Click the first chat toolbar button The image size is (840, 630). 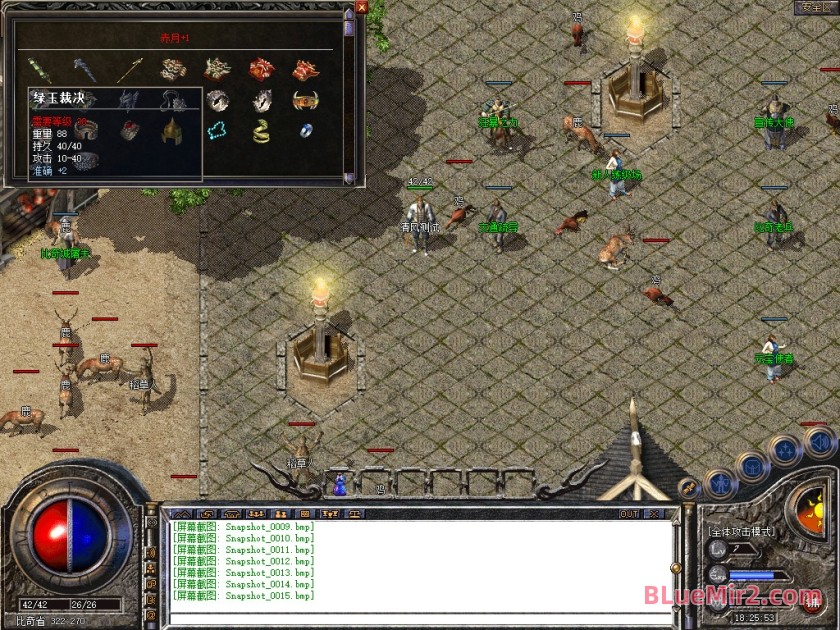(181, 513)
